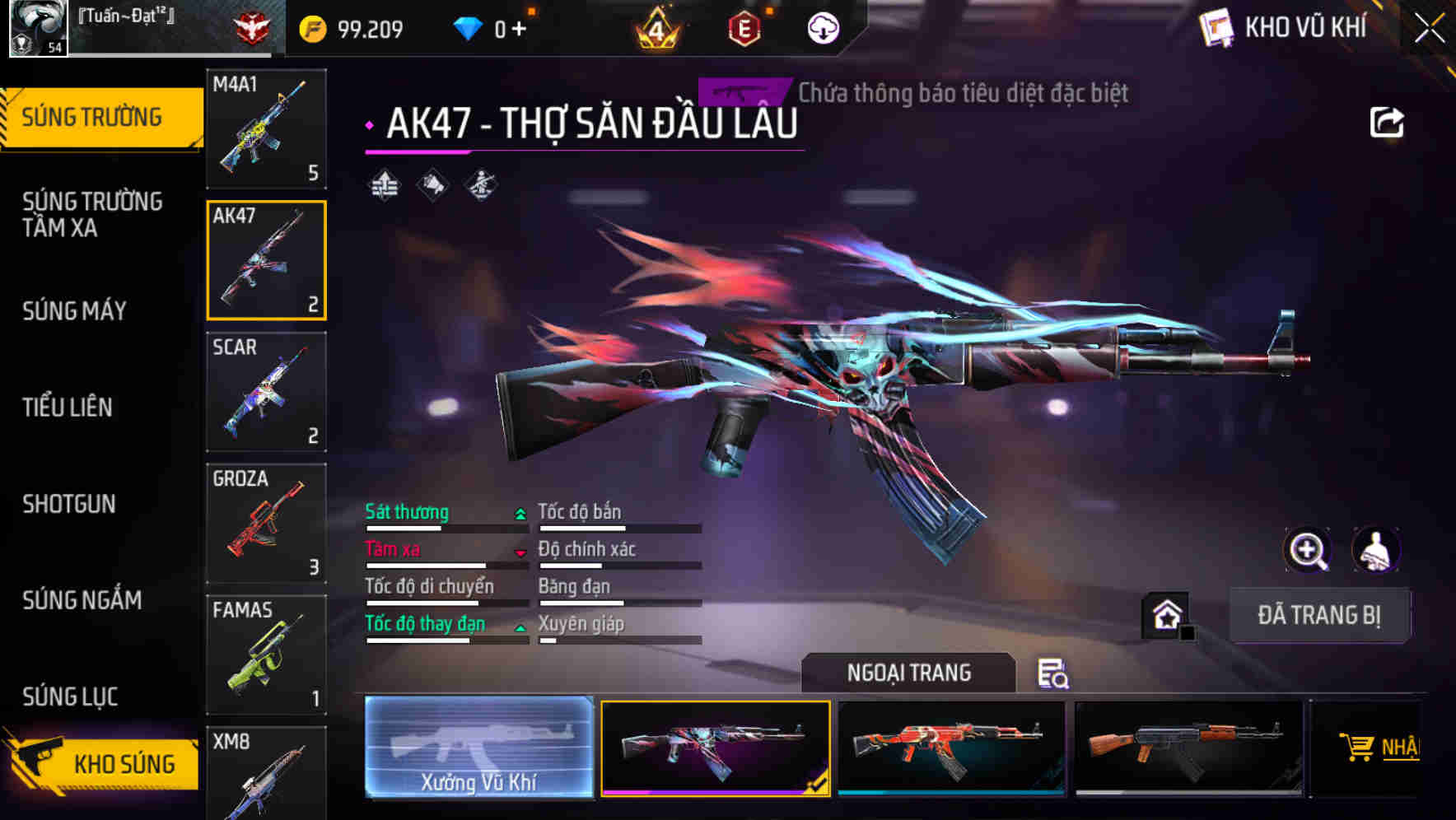Select the red AK47 skin thumbnail

click(954, 748)
